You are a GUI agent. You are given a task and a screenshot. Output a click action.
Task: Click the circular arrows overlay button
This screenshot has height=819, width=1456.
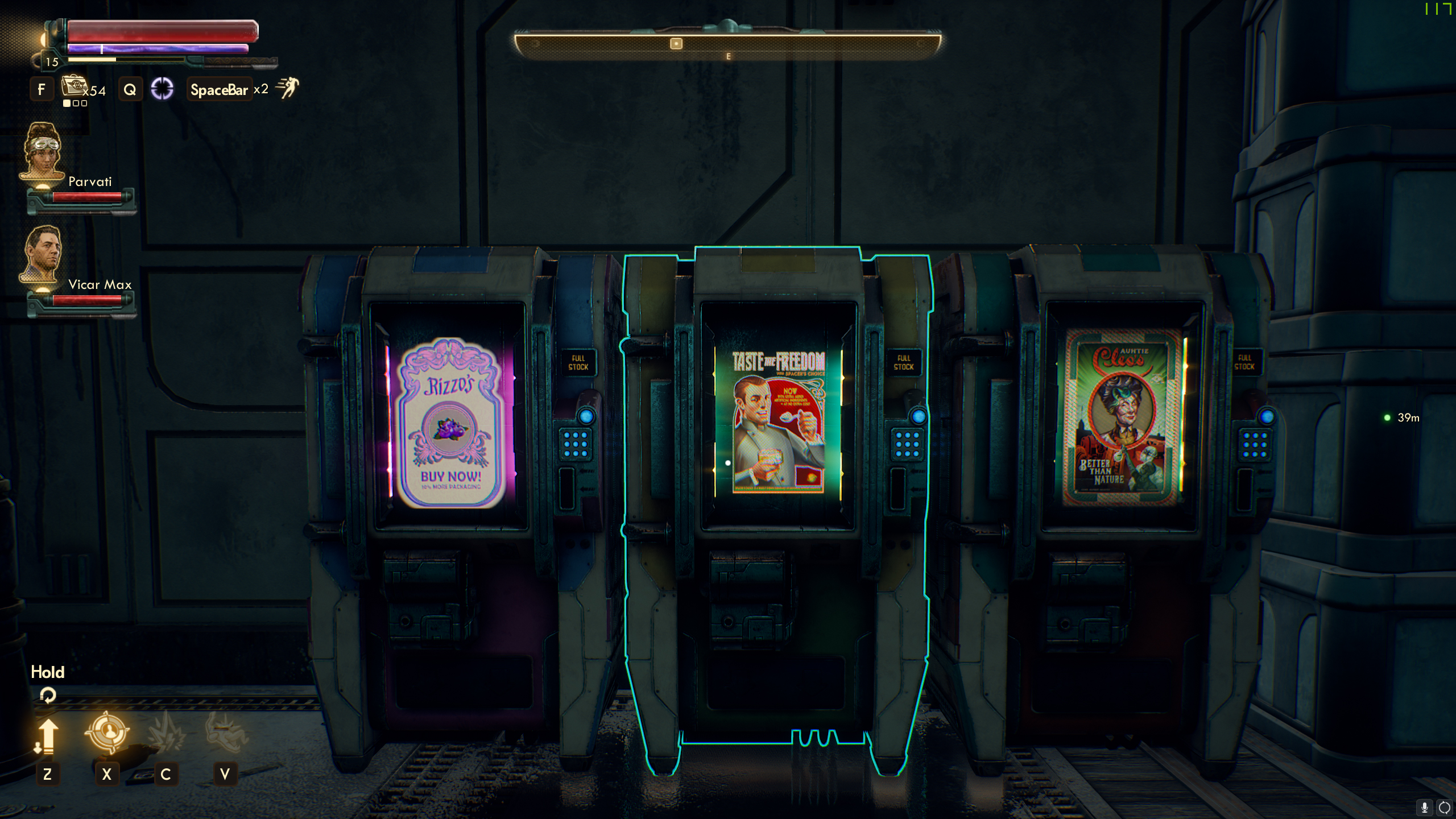click(x=1444, y=807)
